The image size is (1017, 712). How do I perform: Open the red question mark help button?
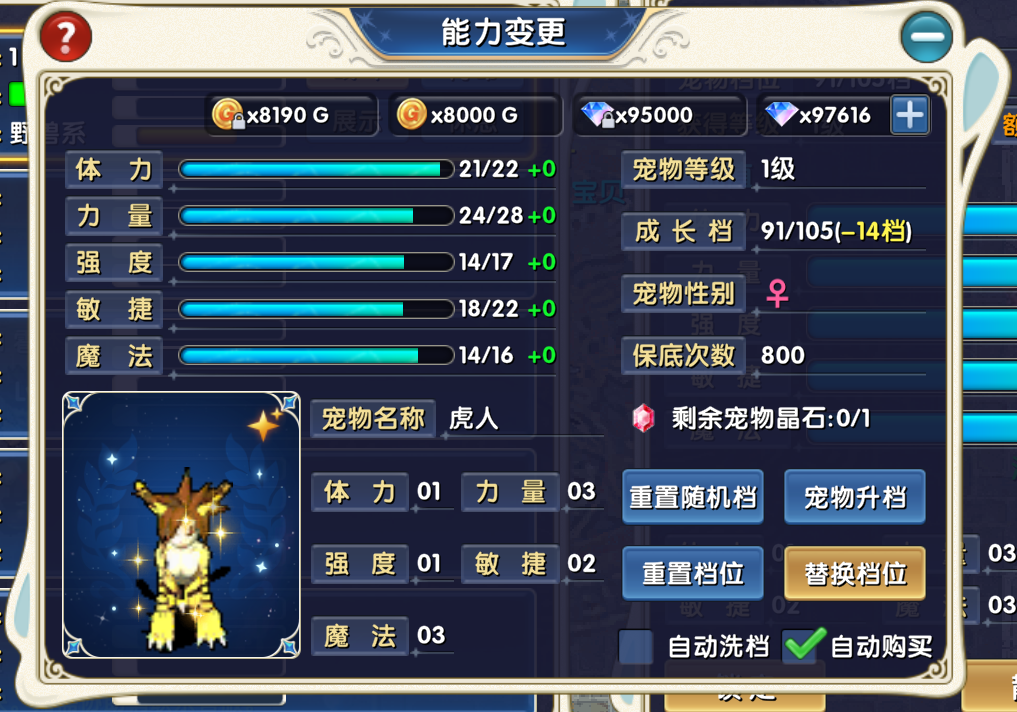coord(66,37)
